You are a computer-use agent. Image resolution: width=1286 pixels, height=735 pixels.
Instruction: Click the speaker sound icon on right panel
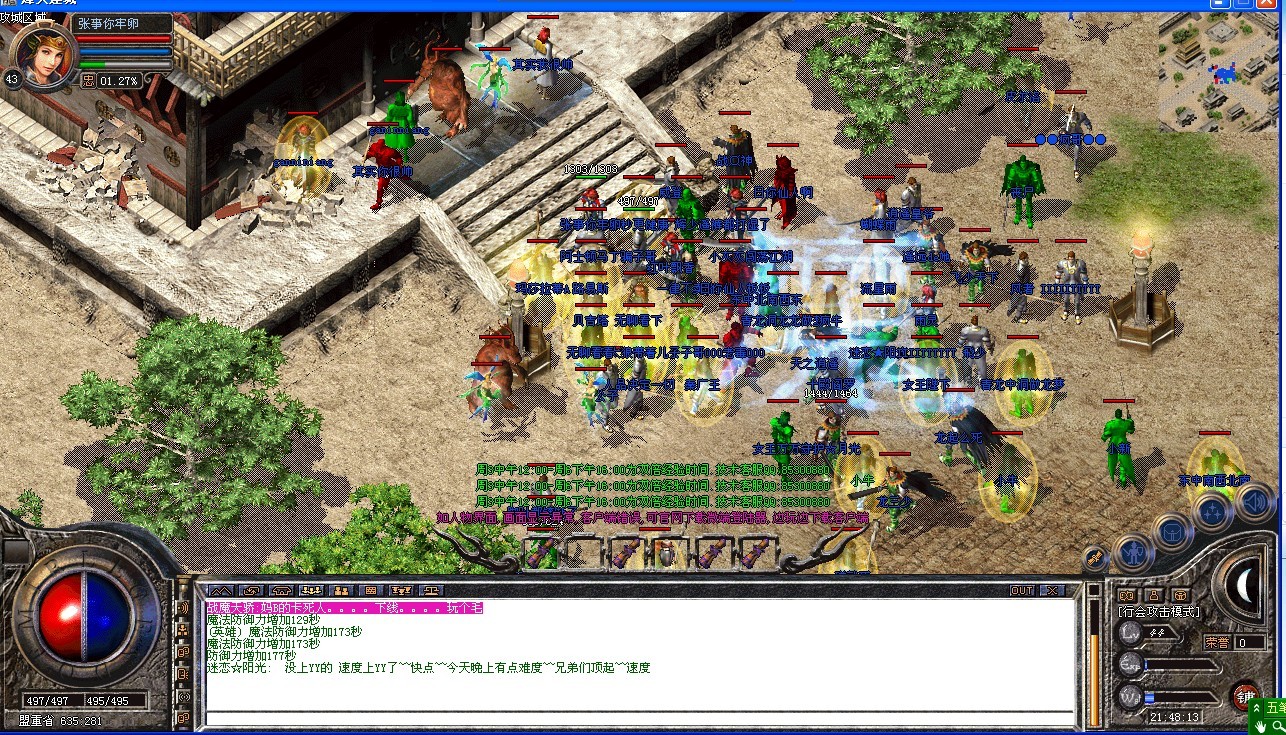[x=1254, y=502]
